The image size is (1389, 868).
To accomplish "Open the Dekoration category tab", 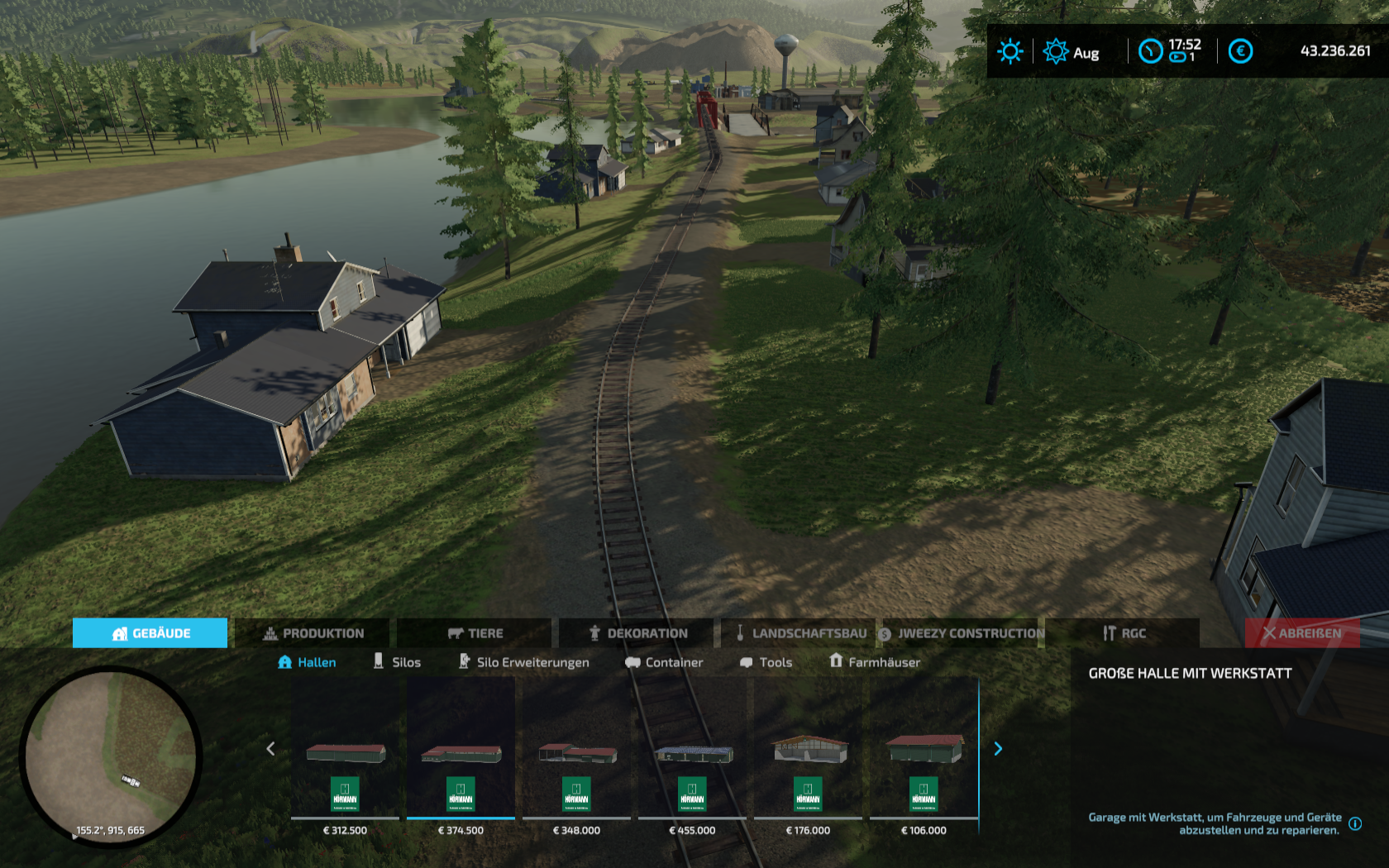I will (637, 633).
